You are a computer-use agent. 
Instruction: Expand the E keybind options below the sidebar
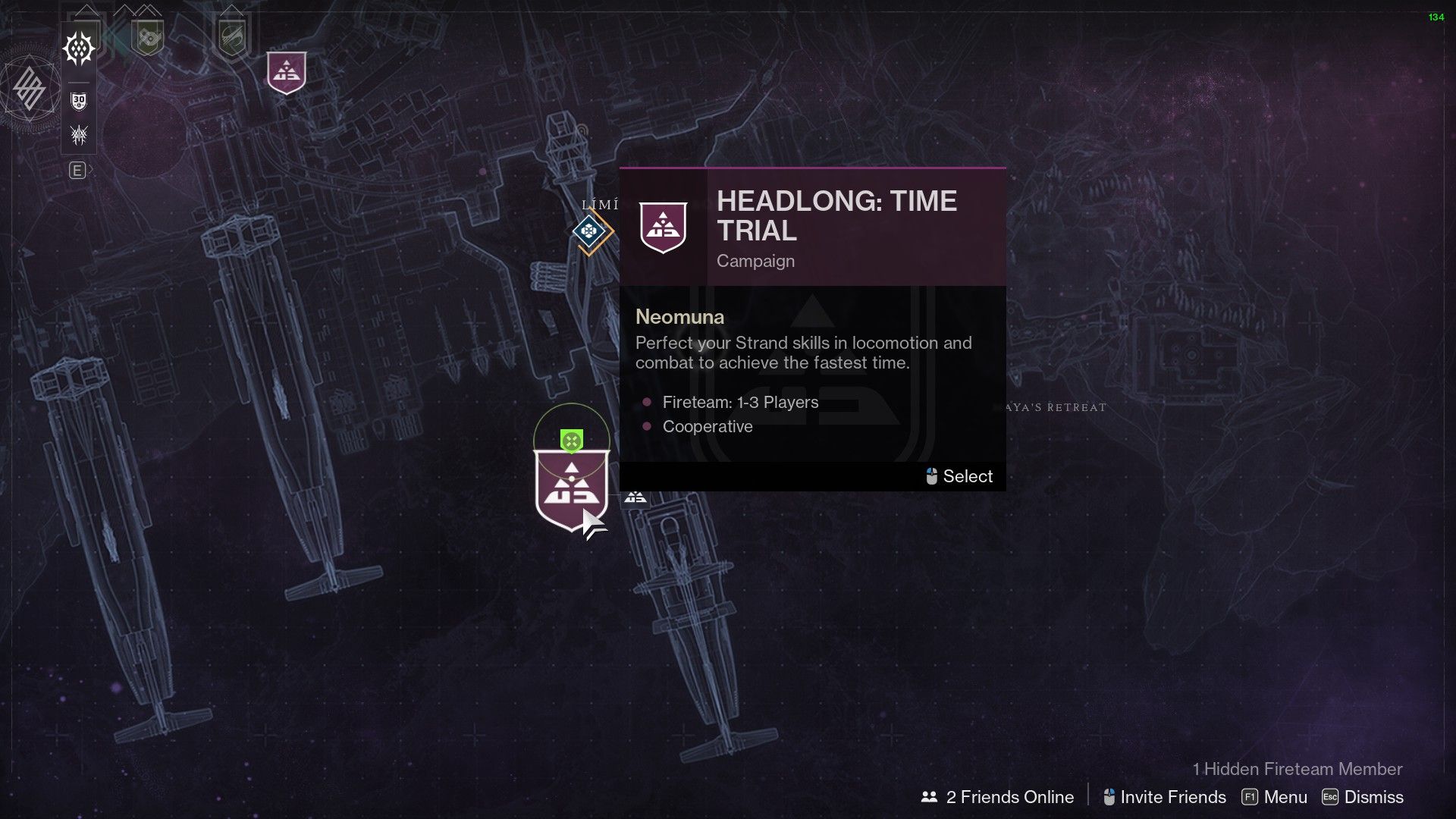(x=79, y=171)
